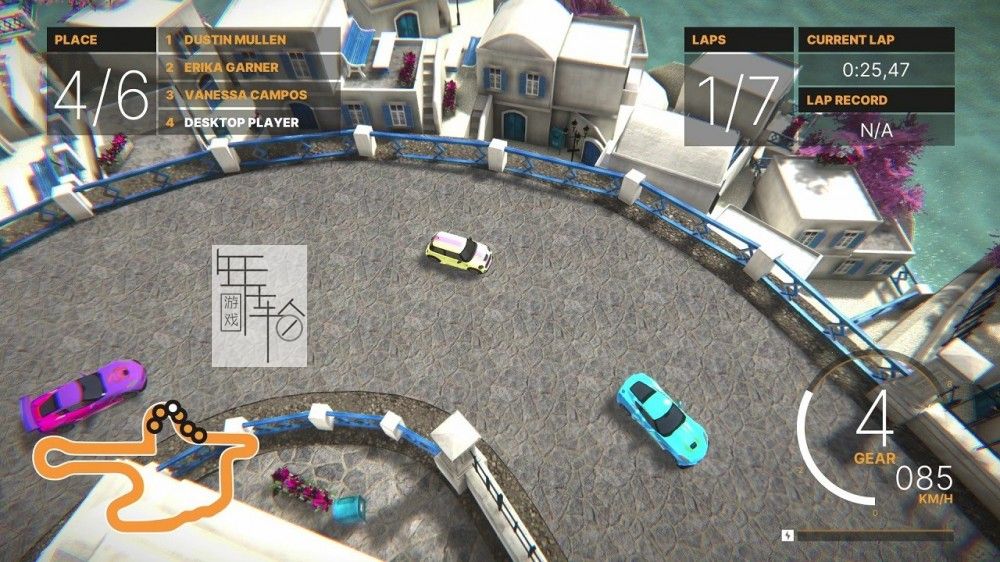The image size is (1000, 562).
Task: Select the Desktop Player leaderboard entry
Action: tap(248, 122)
